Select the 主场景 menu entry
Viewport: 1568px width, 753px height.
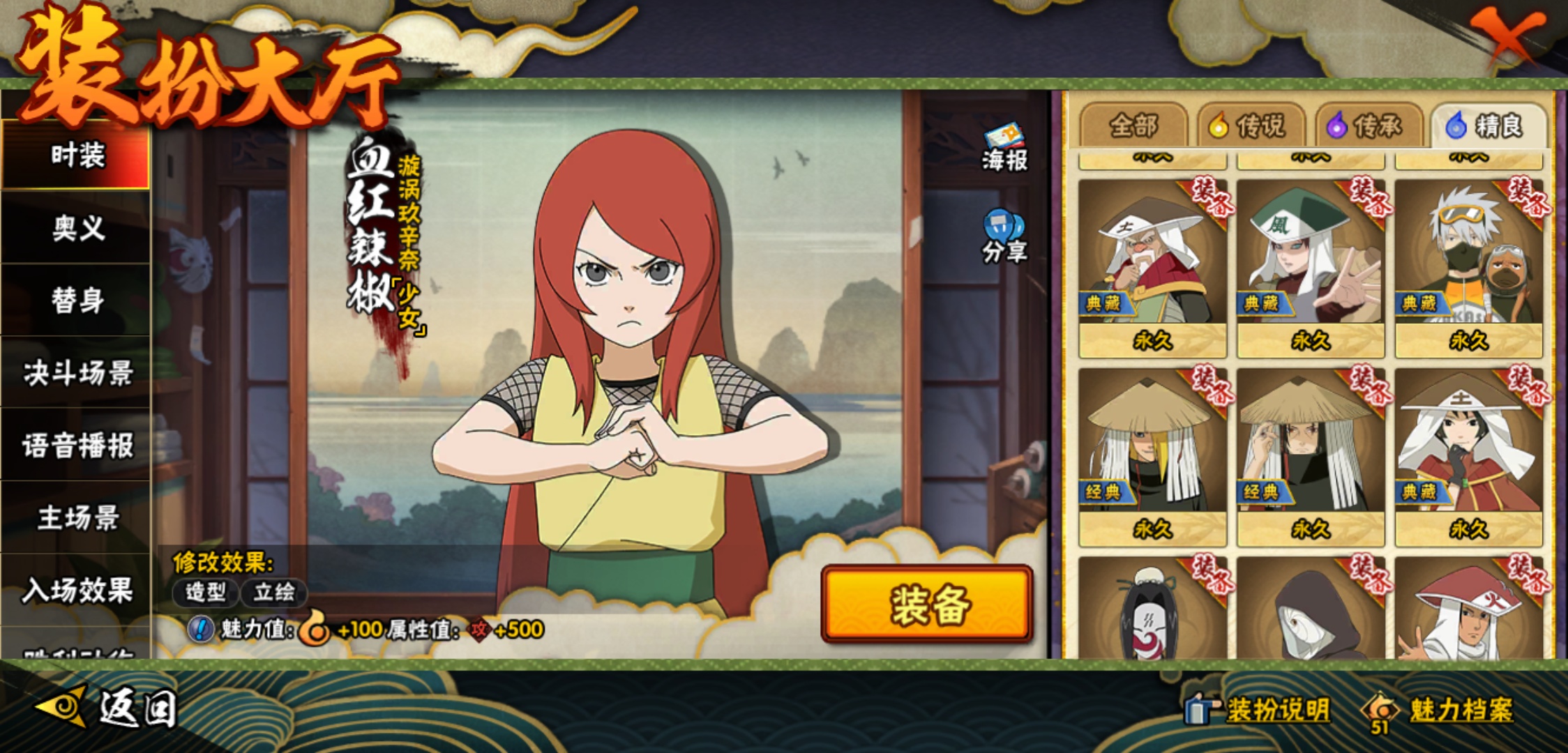(x=77, y=518)
